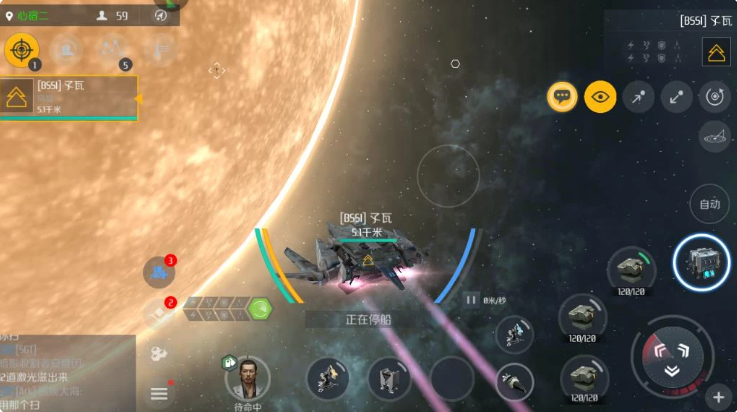
Task: Tap the 自动 autopilot button
Action: 709,204
